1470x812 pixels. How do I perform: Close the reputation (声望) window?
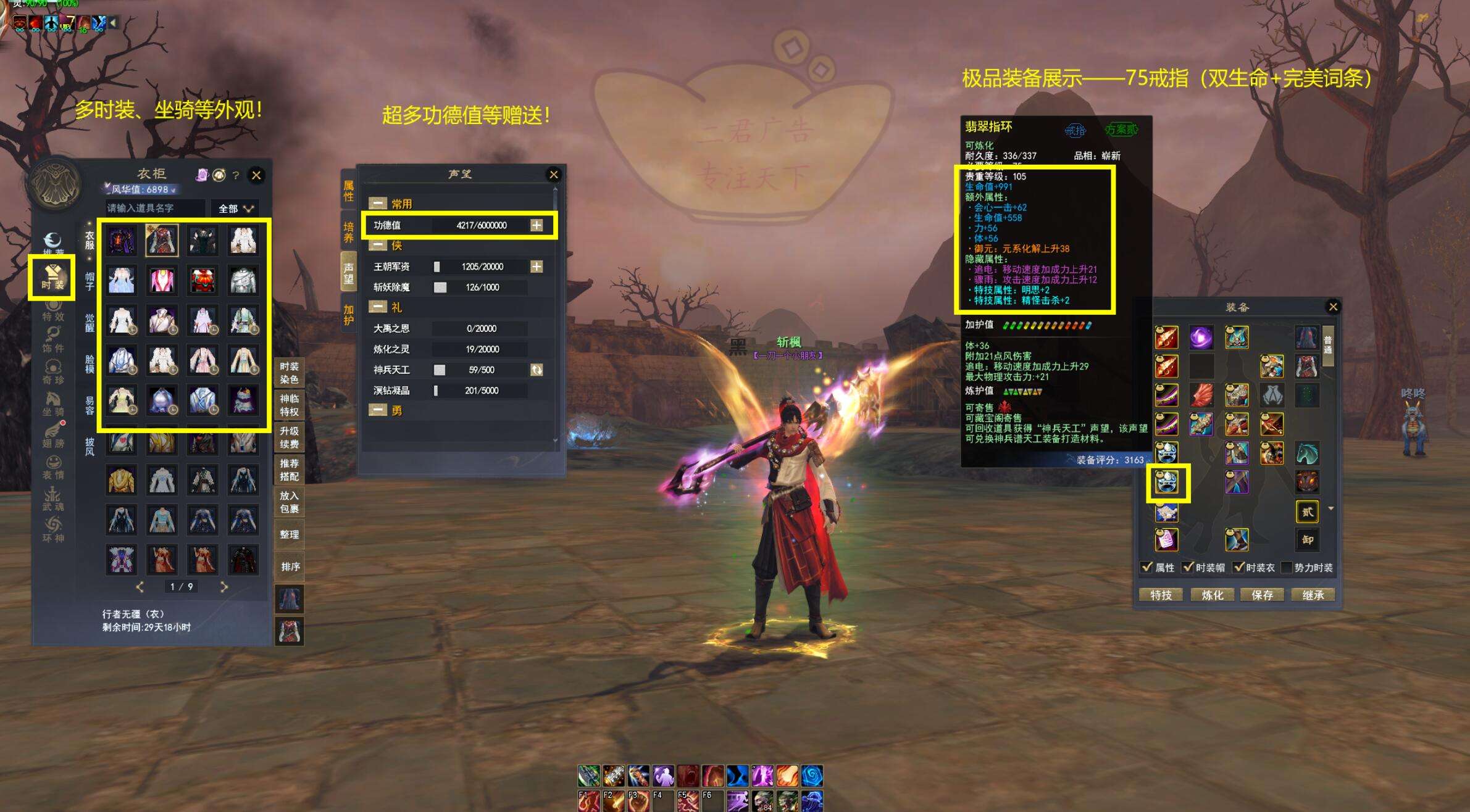554,175
